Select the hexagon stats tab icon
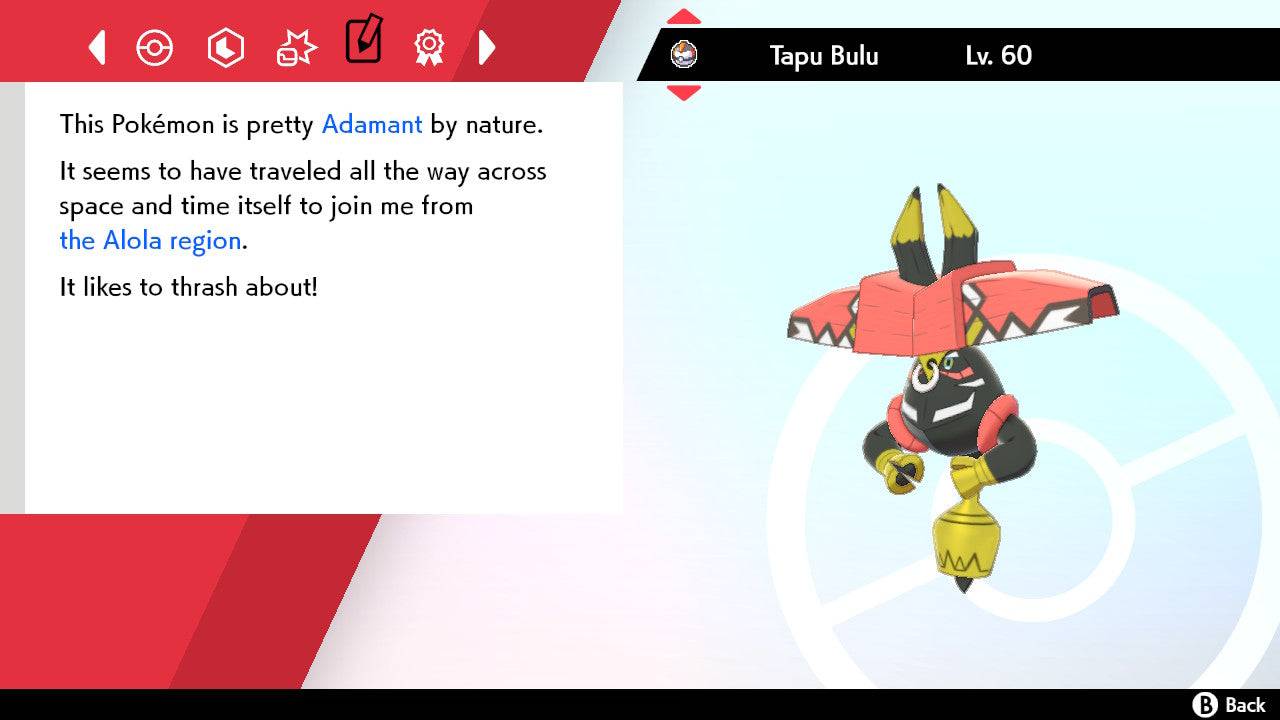The width and height of the screenshot is (1280, 720). pos(225,46)
